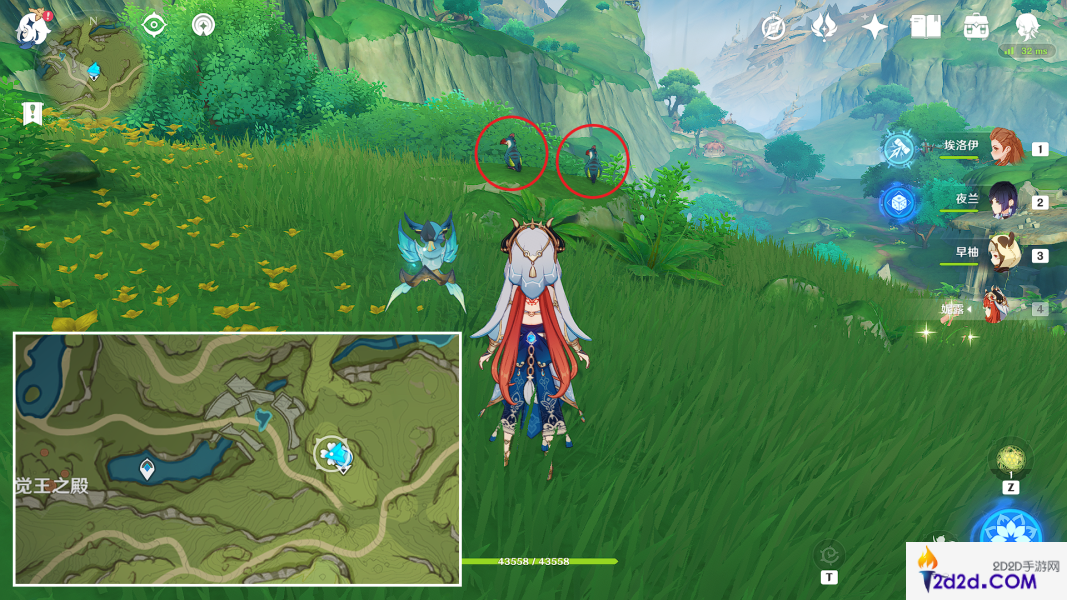This screenshot has height=600, width=1067.
Task: Open the backpack inventory
Action: 976,27
